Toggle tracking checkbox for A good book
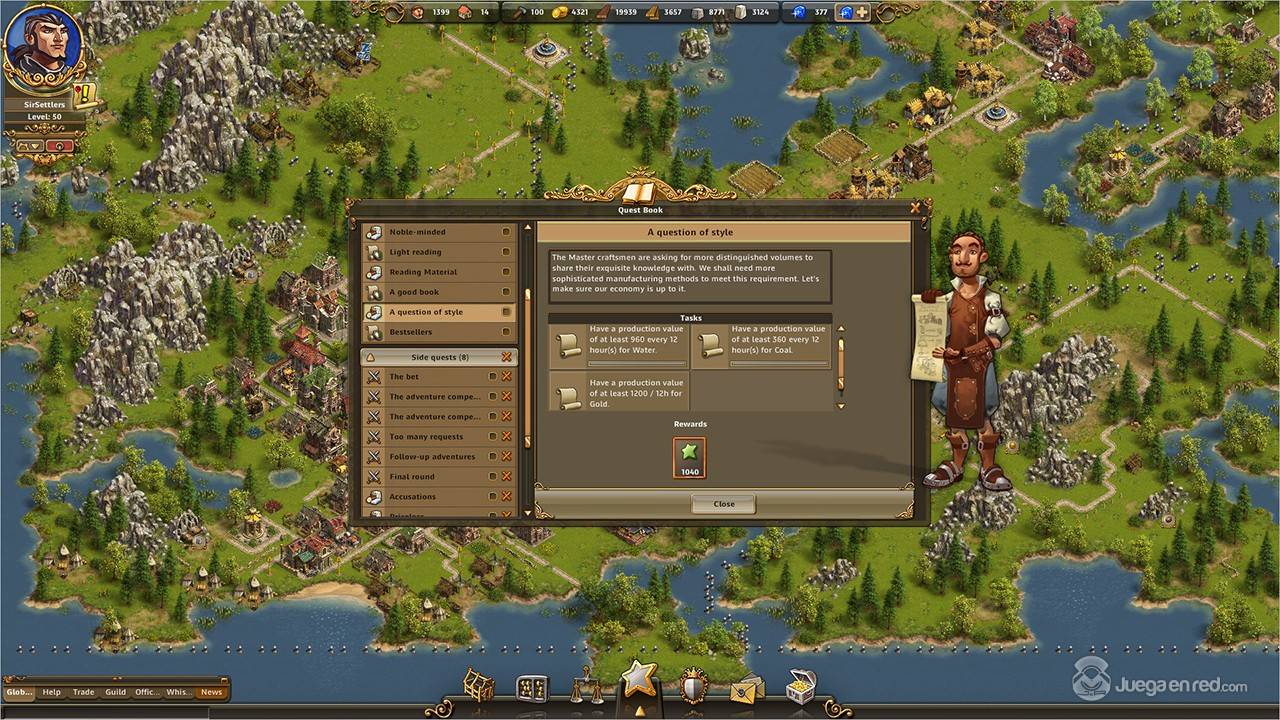Screen dimensions: 1280x720 [x=506, y=292]
